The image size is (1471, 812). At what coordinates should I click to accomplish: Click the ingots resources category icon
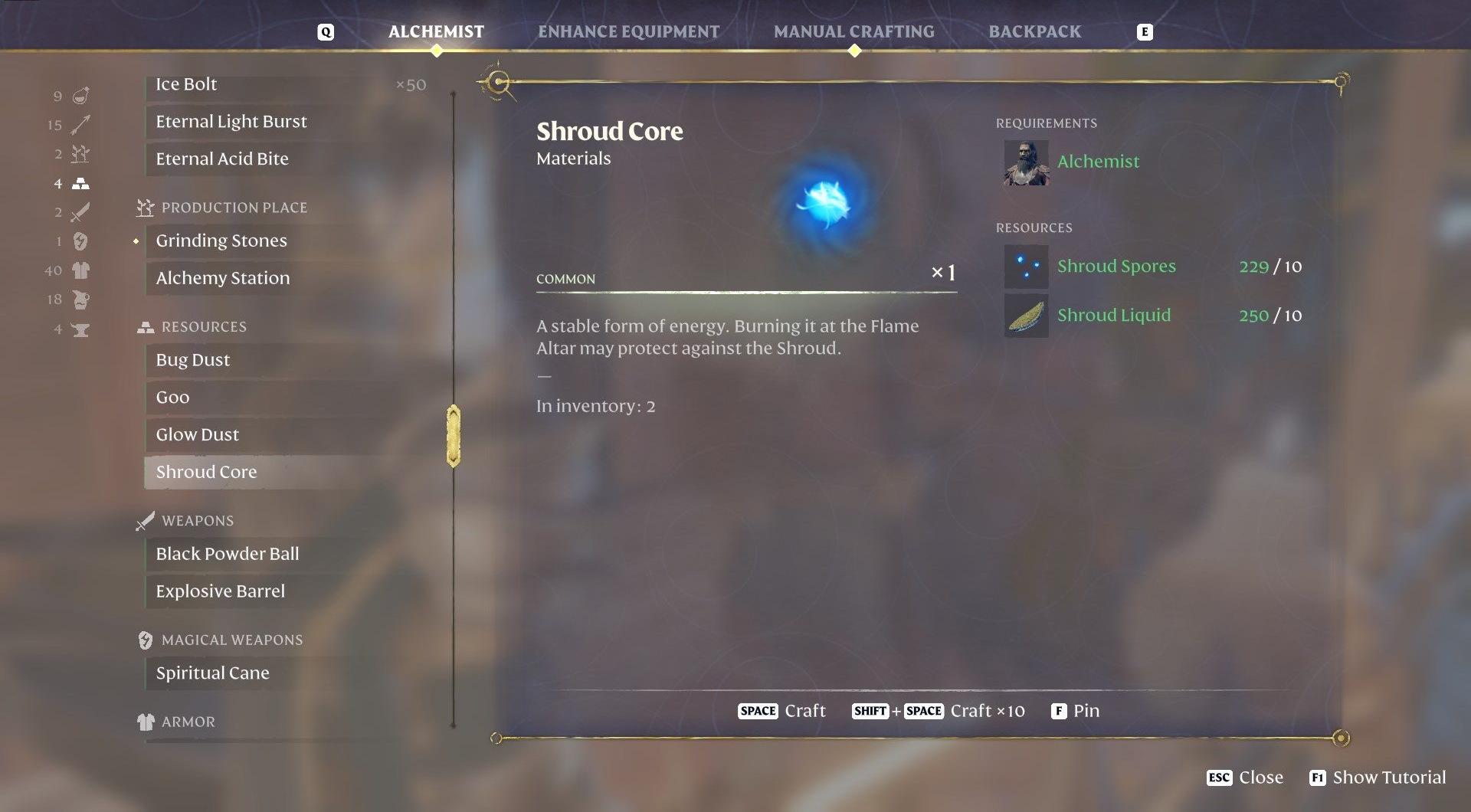[x=80, y=183]
